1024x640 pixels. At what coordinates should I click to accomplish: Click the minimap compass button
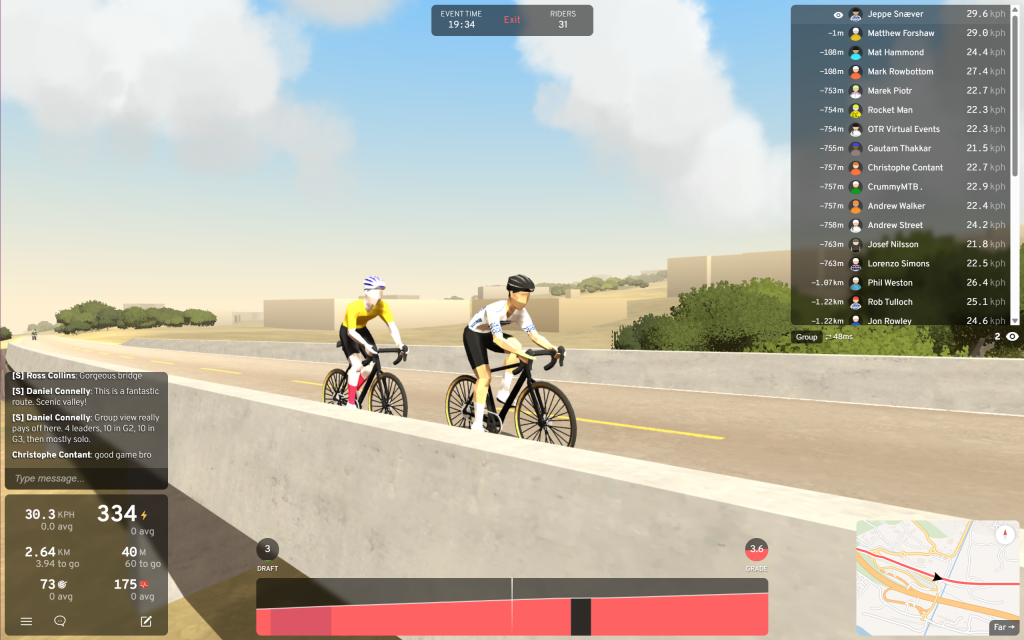1005,534
